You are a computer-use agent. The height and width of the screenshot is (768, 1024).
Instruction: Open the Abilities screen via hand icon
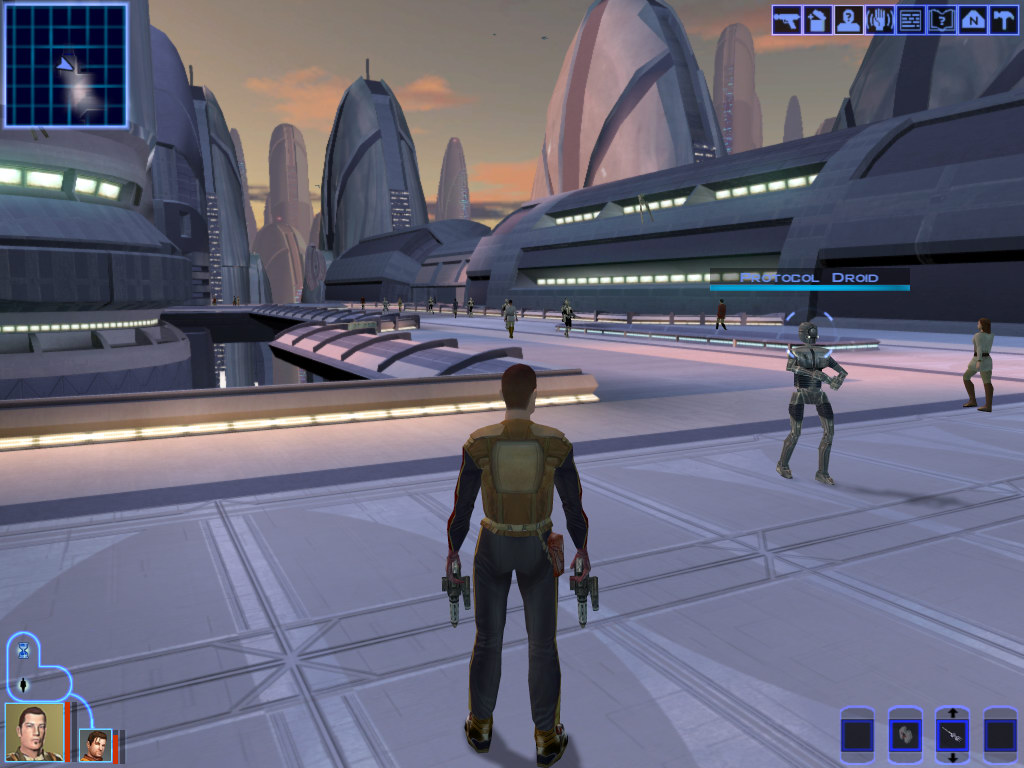pyautogui.click(x=880, y=20)
